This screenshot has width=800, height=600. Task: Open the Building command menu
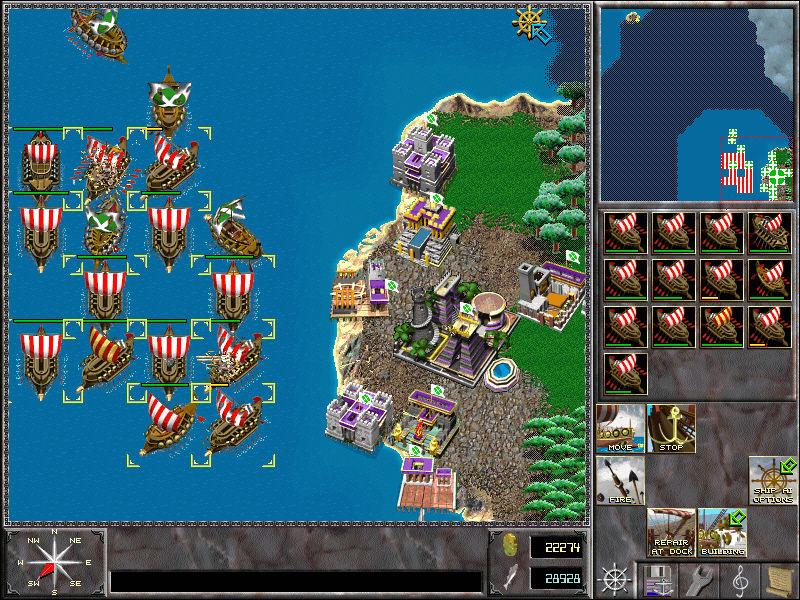(722, 533)
